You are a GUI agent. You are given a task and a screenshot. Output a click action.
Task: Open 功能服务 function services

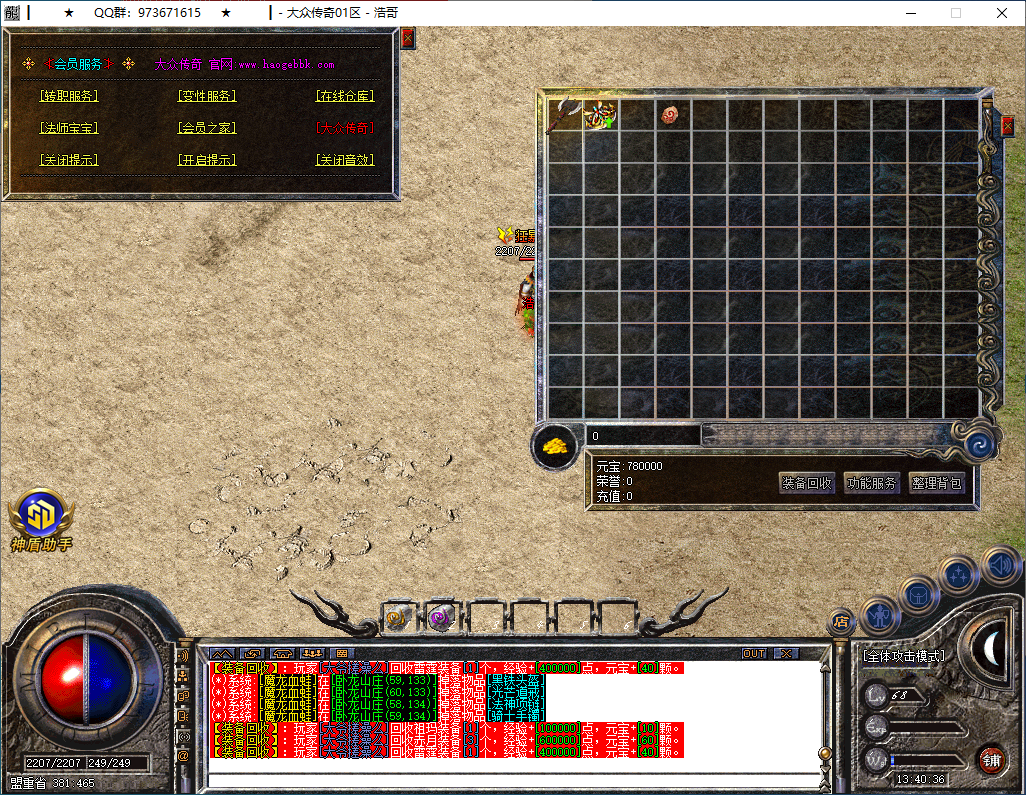(x=872, y=483)
